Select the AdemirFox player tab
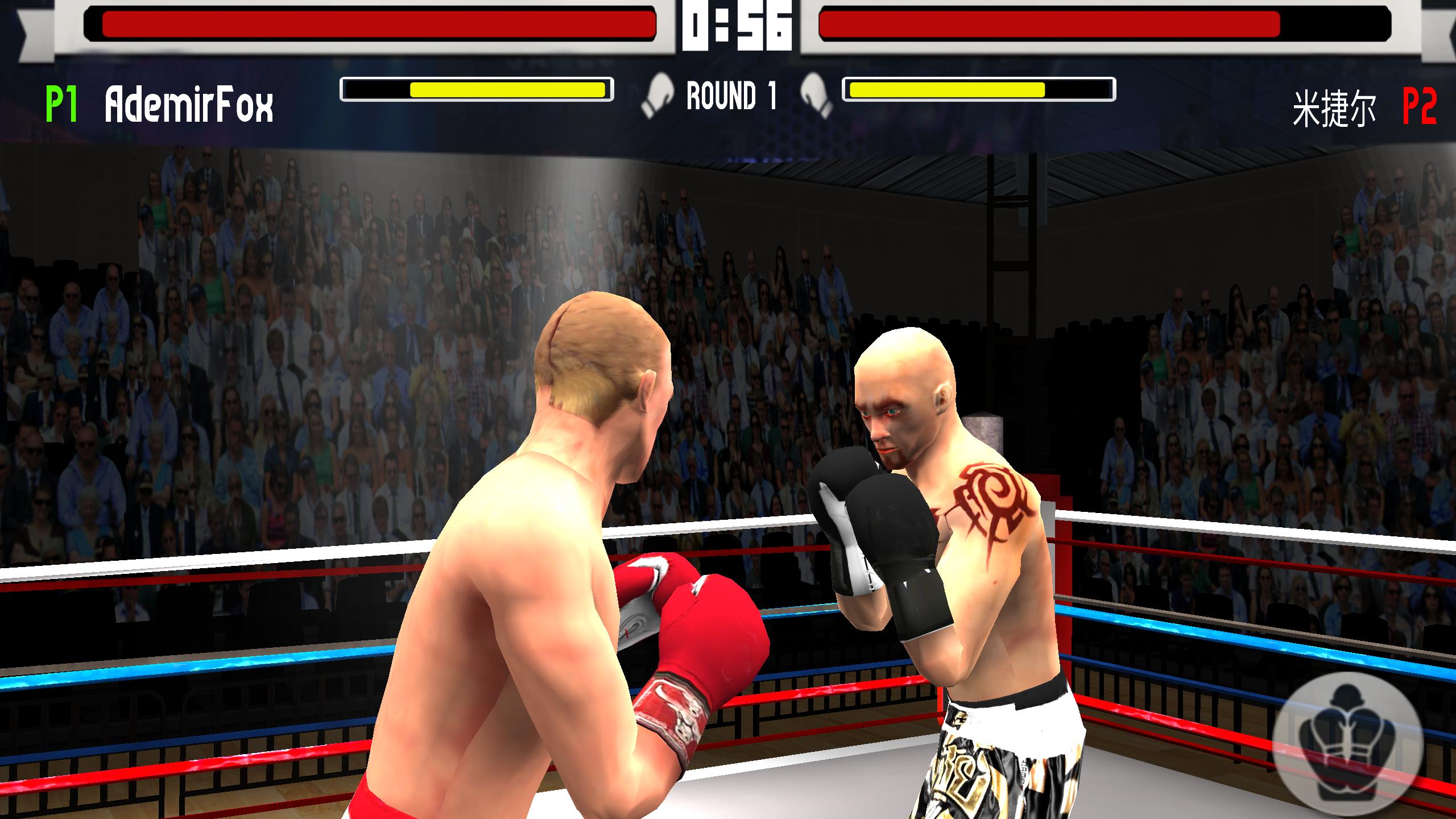The image size is (1456, 819). coord(188,104)
